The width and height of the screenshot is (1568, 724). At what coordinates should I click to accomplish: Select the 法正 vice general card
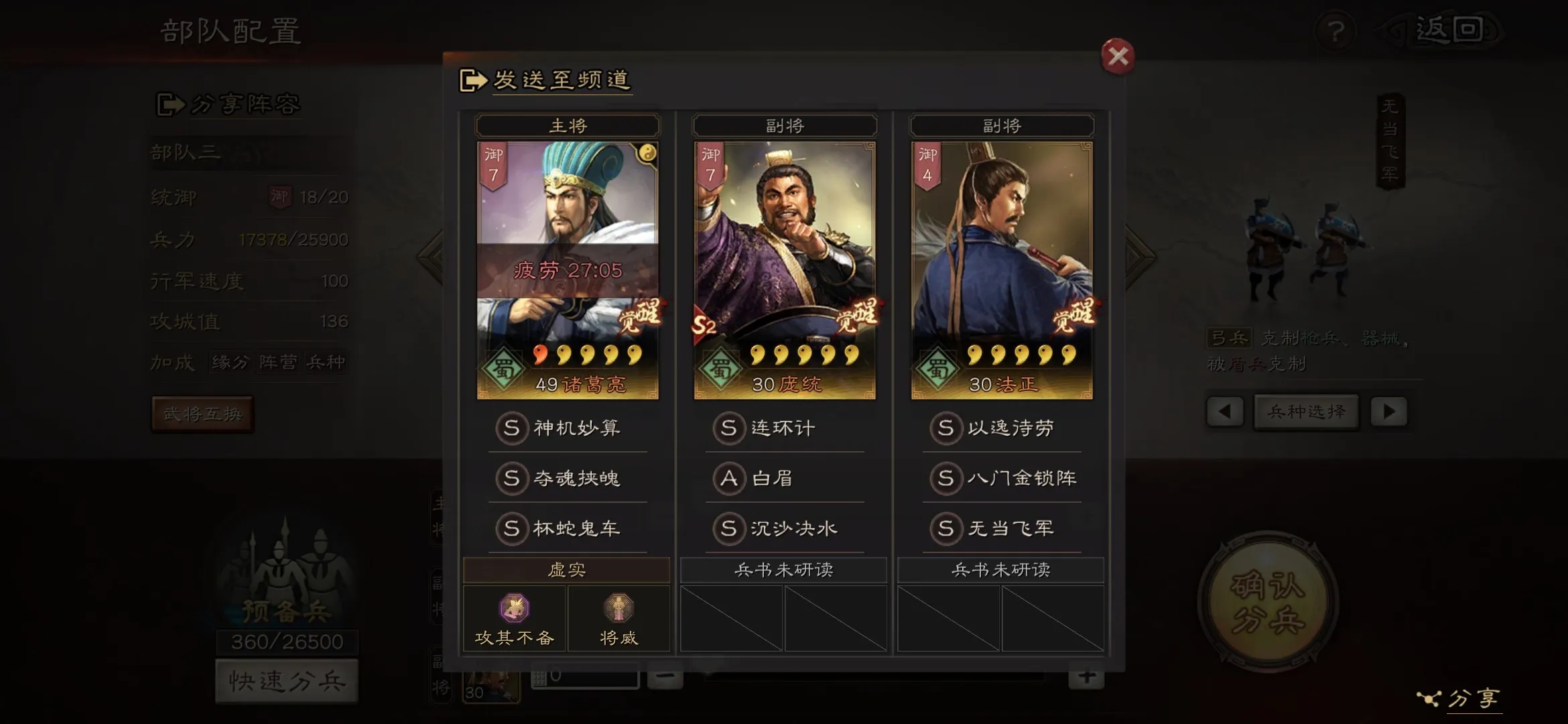coord(1002,270)
